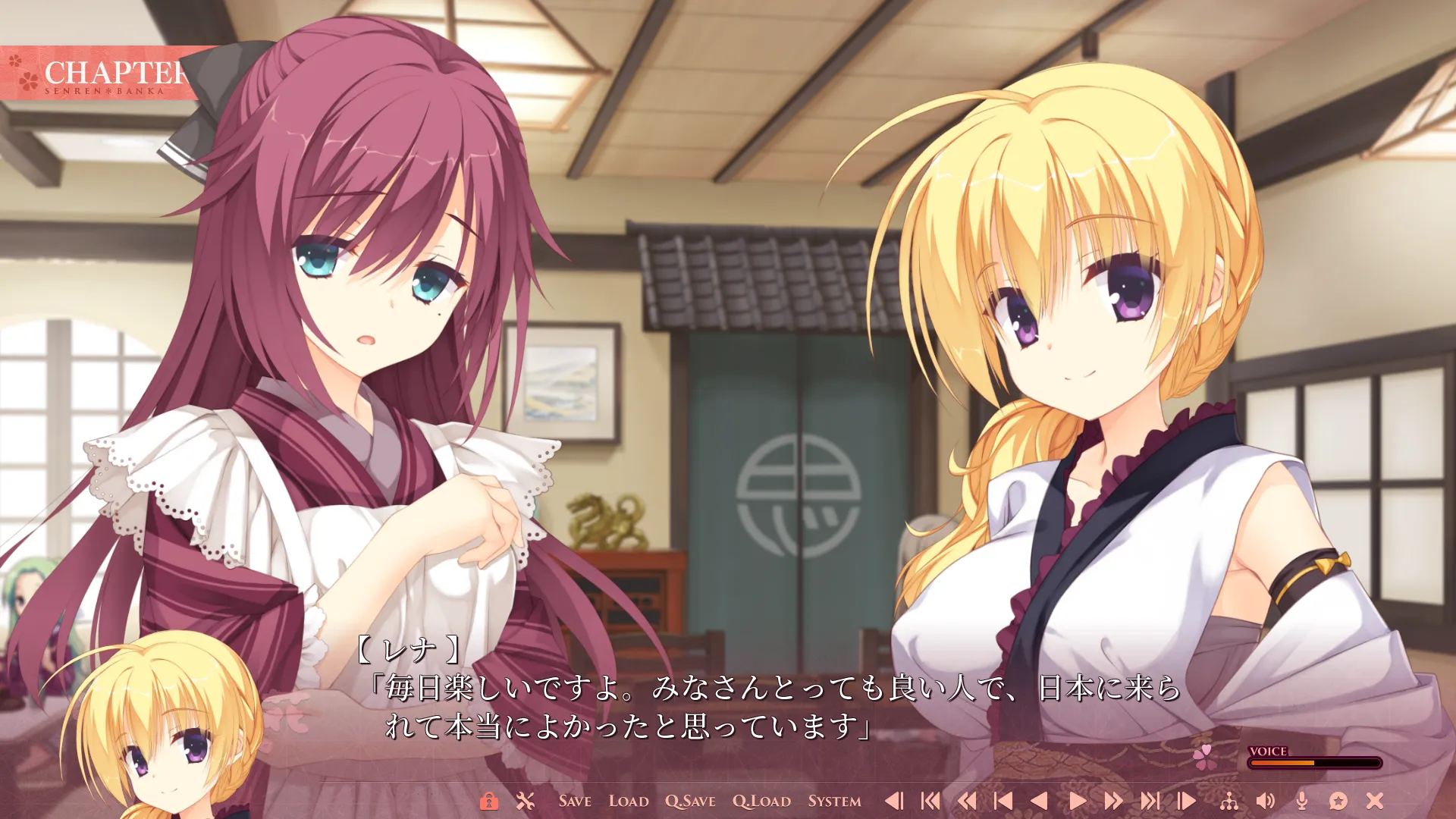Viewport: 1456px width, 819px height.
Task: Click the double-left arrow with bar icon
Action: tap(930, 801)
